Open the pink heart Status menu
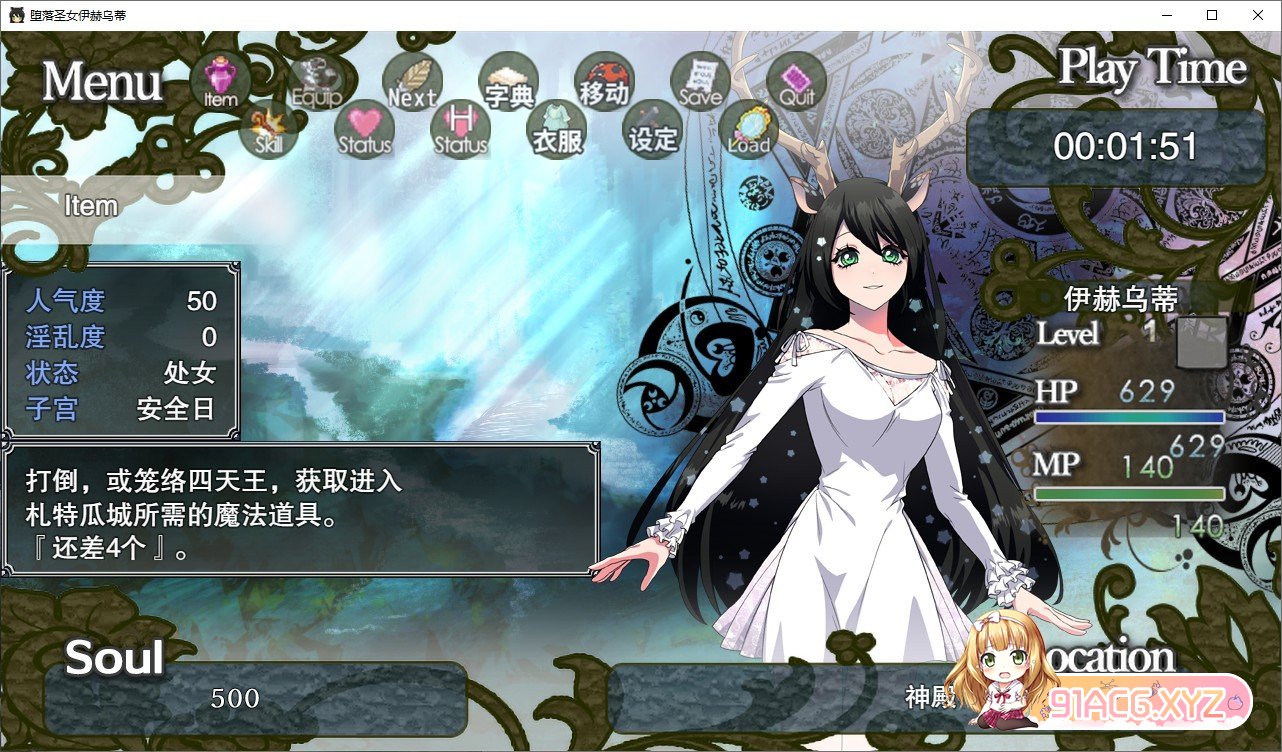The width and height of the screenshot is (1282, 752). [x=364, y=129]
